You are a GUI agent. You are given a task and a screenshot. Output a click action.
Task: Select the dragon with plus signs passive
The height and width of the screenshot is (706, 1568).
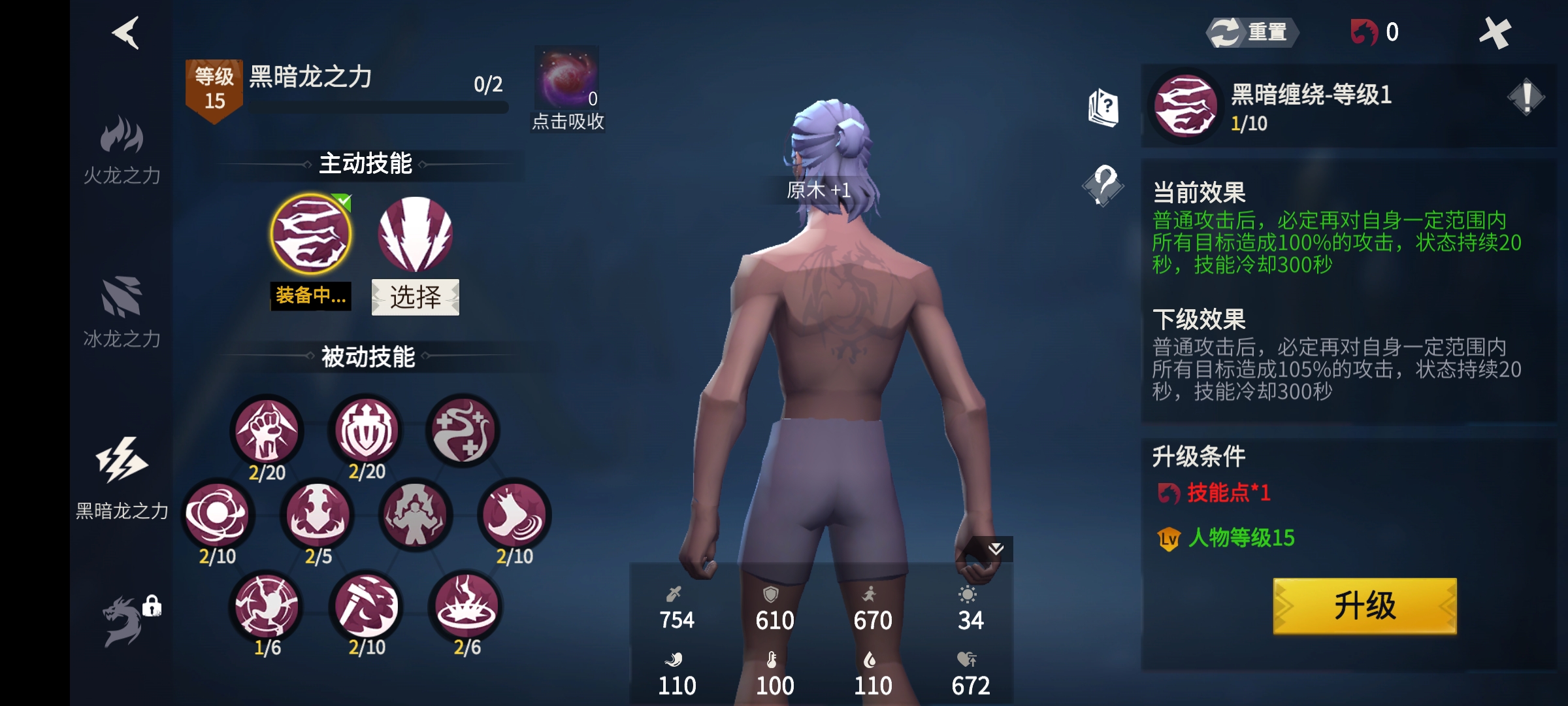pyautogui.click(x=463, y=431)
